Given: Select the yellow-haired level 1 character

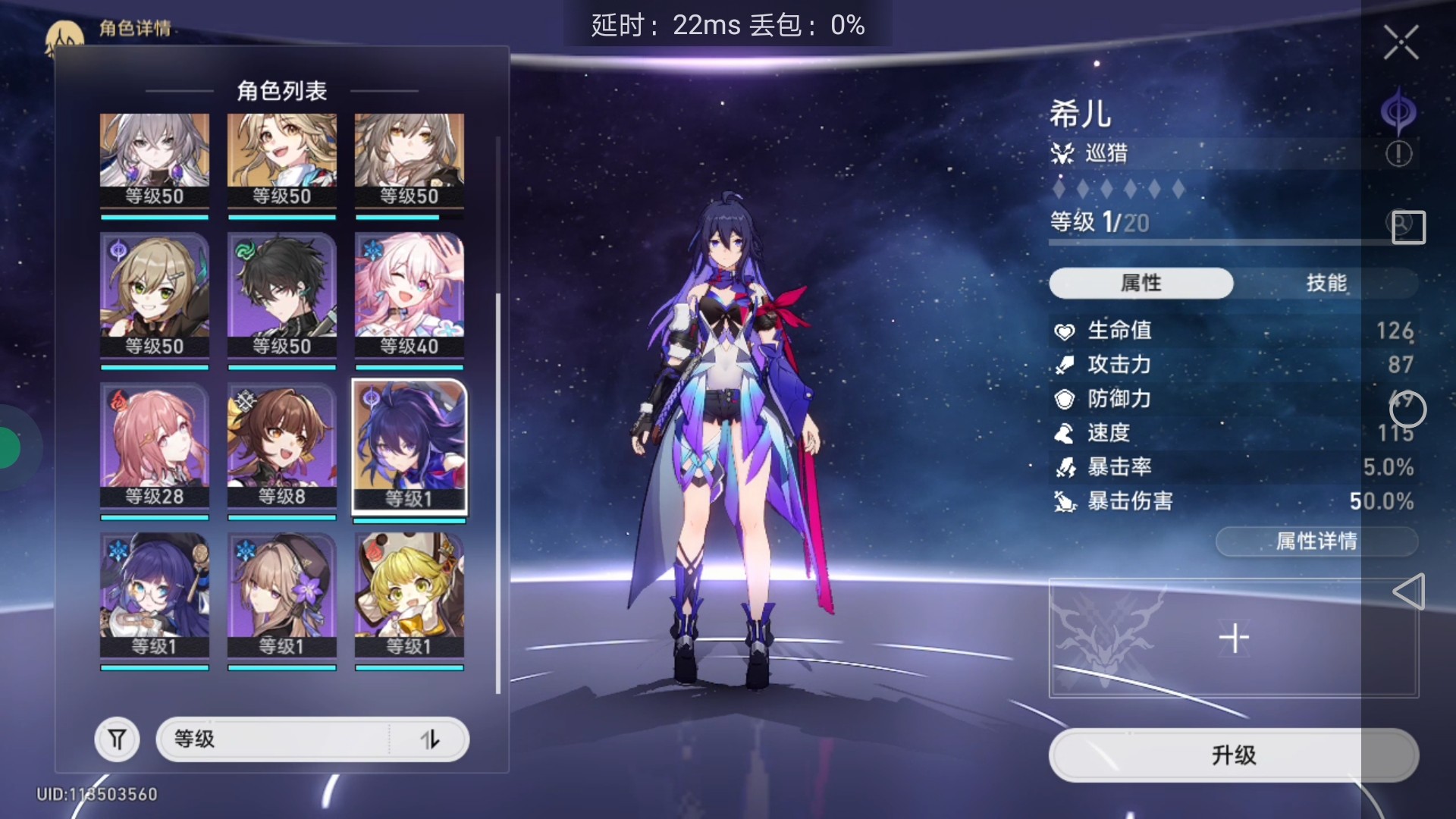Looking at the screenshot, I should point(409,595).
